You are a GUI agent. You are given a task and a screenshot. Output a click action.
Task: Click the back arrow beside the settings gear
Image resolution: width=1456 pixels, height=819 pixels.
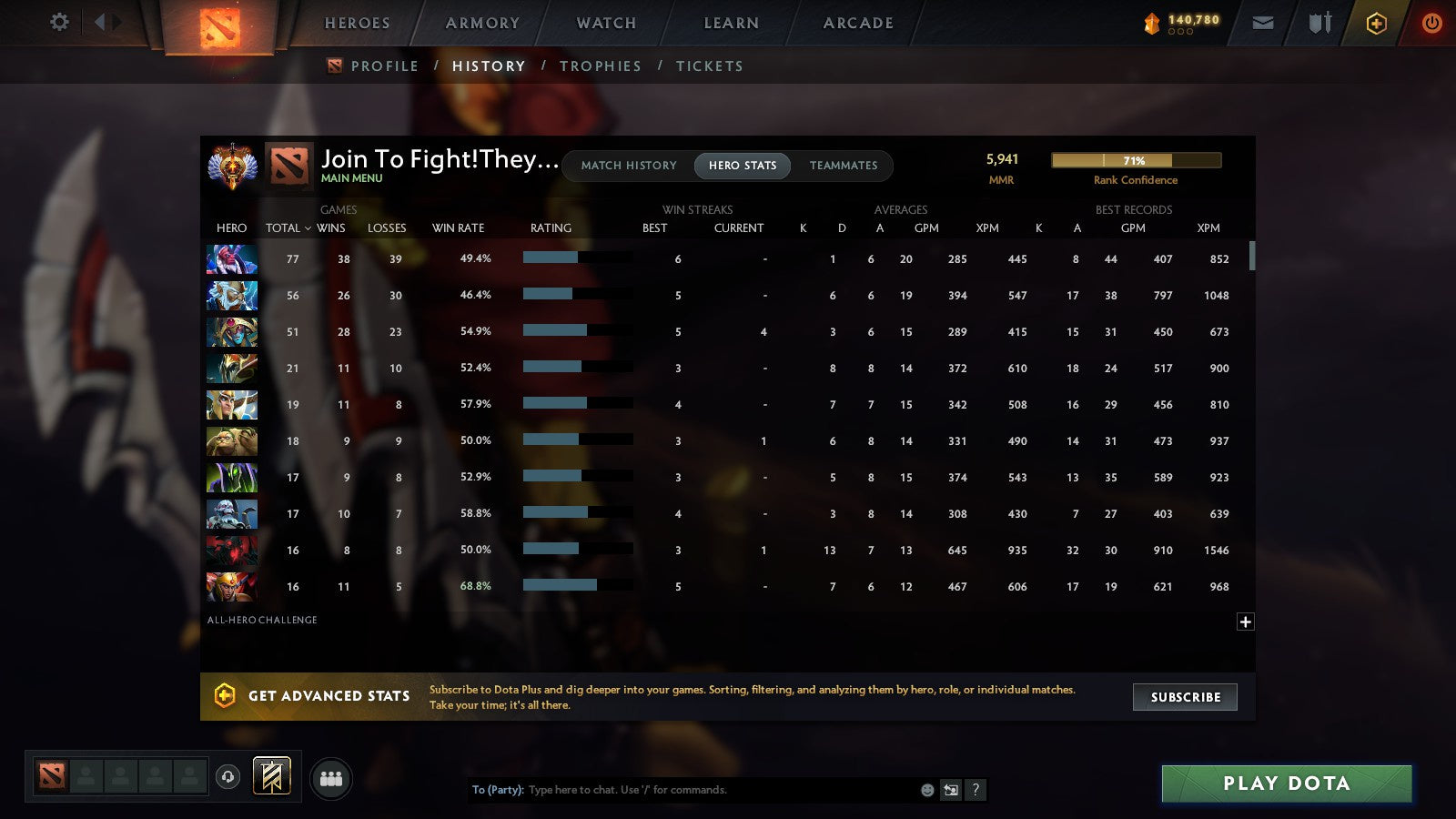pos(102,23)
